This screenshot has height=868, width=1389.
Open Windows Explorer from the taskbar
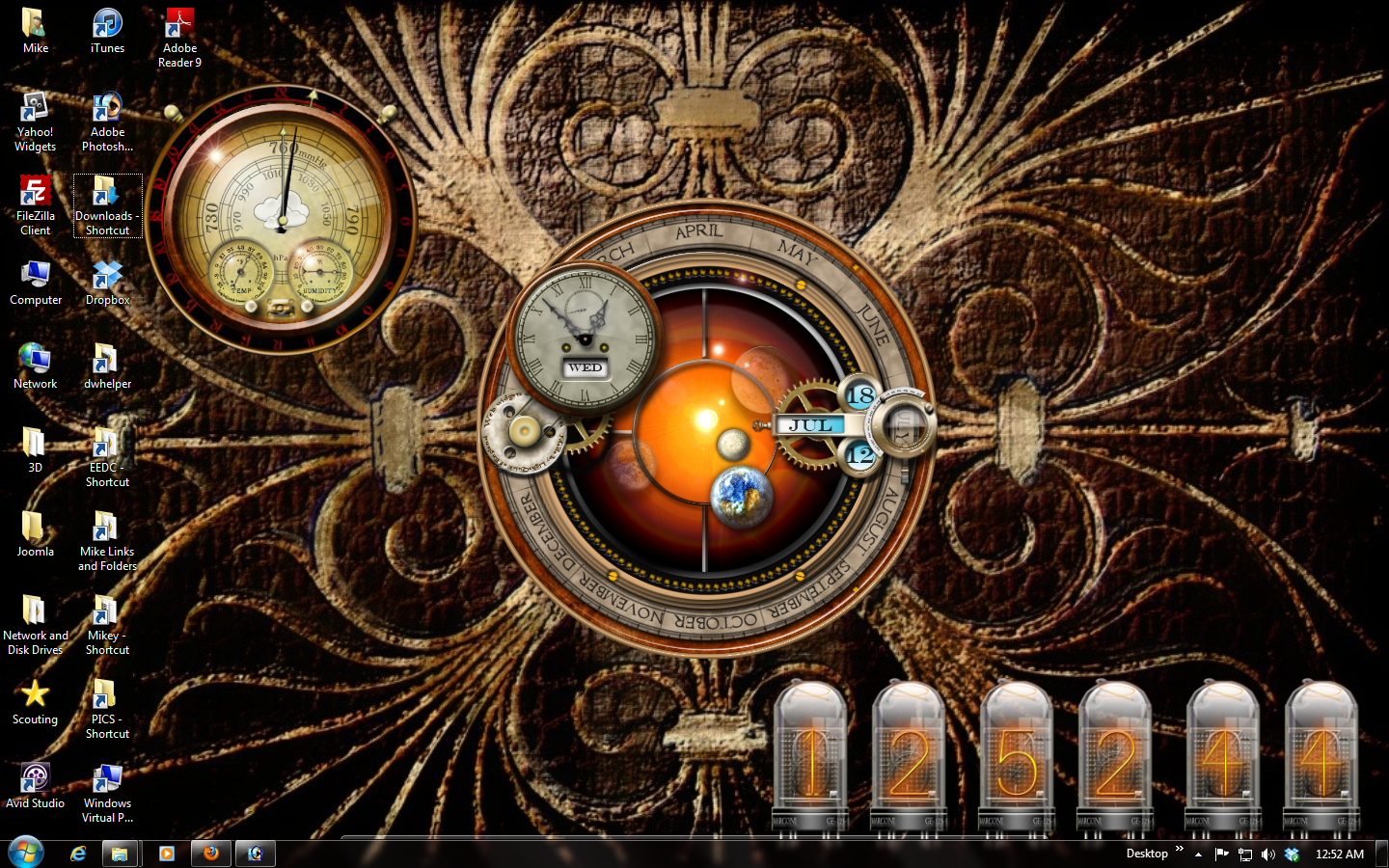tap(121, 853)
